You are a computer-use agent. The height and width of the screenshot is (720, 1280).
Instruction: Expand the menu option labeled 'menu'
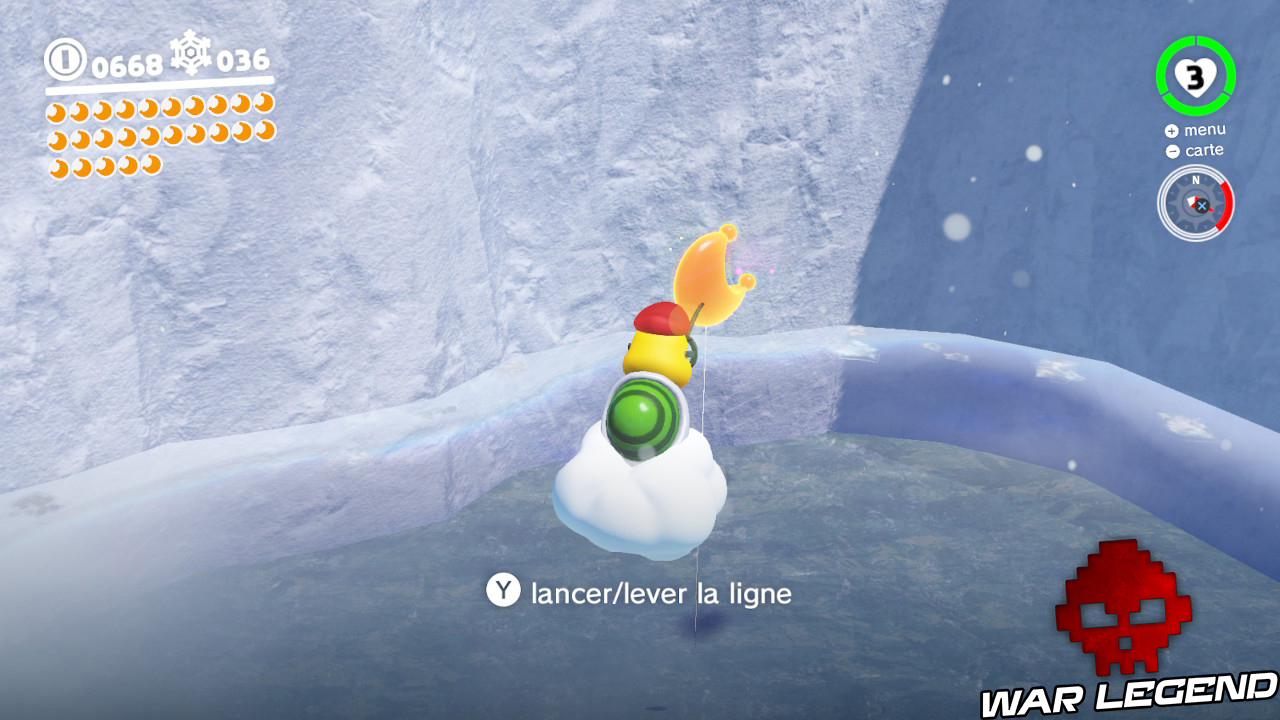(x=1206, y=130)
